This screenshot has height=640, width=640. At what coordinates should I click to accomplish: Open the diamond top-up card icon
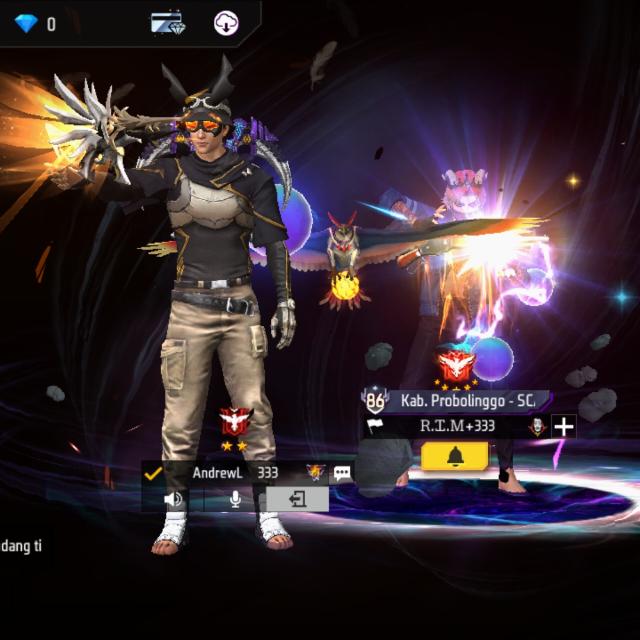point(168,22)
